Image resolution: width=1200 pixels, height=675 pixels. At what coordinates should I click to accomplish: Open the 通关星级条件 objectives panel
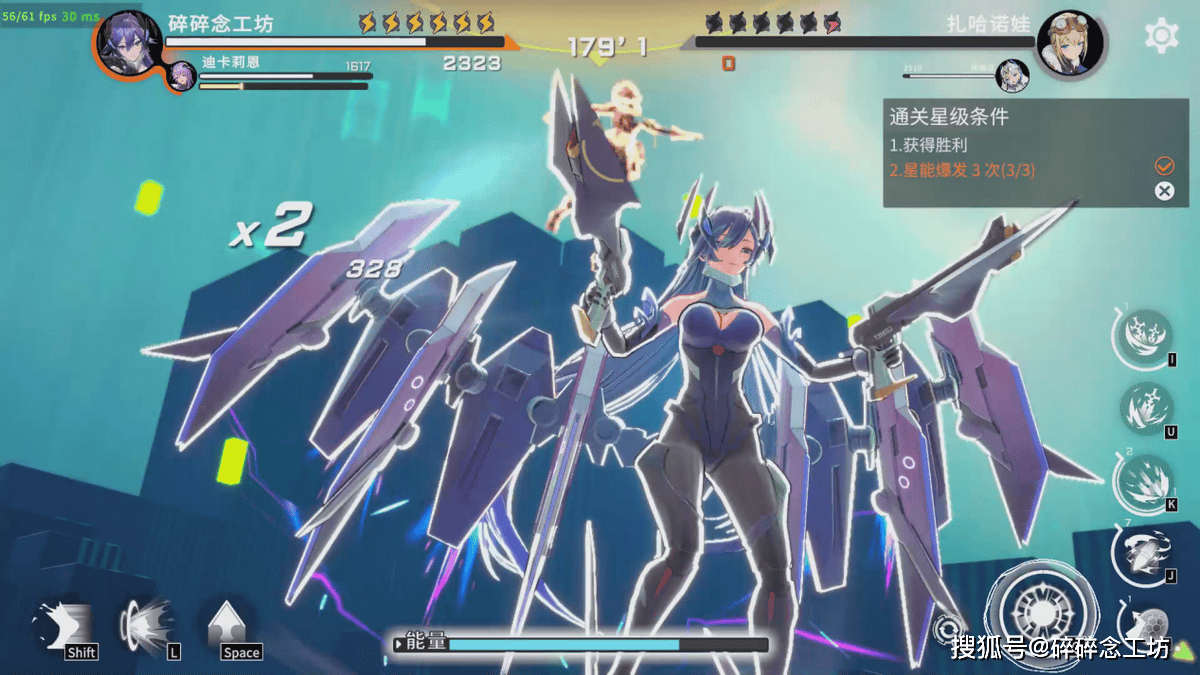(x=950, y=116)
